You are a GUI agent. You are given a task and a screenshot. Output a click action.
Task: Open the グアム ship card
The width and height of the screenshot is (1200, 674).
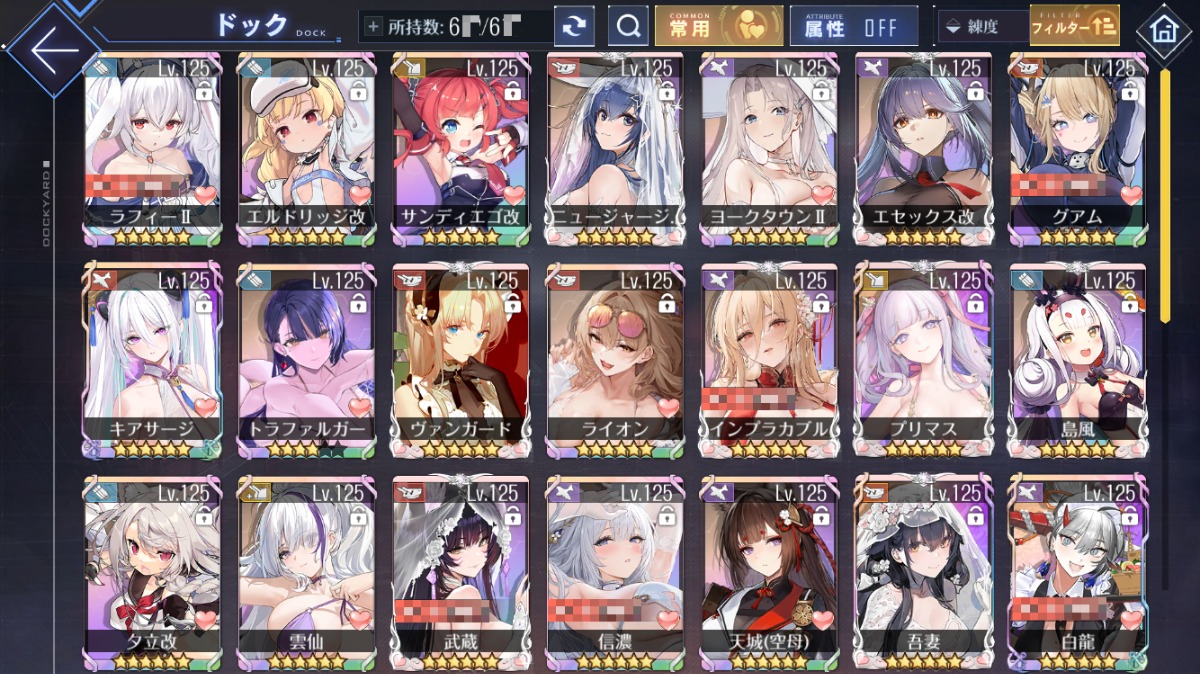click(1076, 145)
